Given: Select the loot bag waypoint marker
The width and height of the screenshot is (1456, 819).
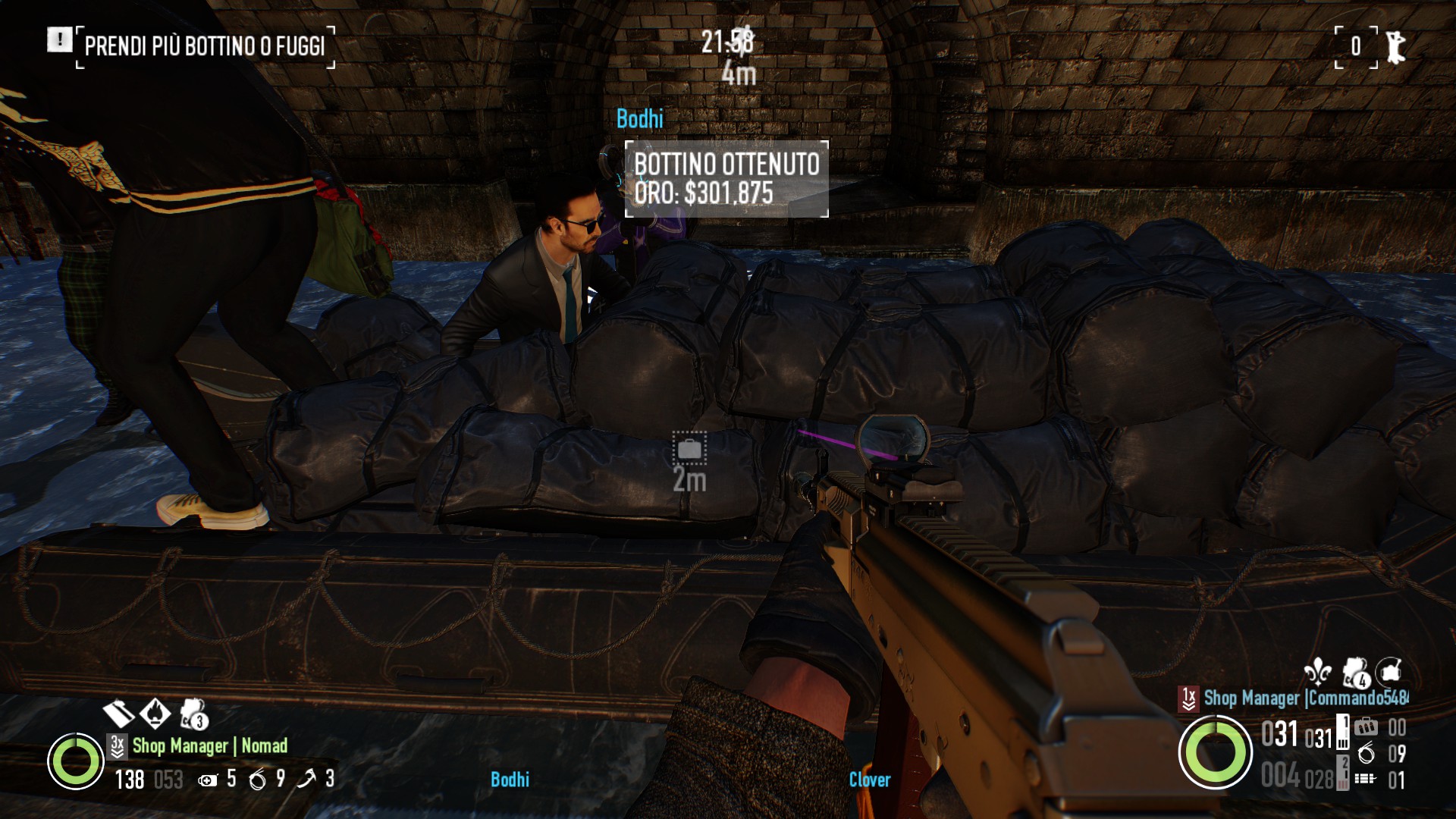Looking at the screenshot, I should coord(689,449).
